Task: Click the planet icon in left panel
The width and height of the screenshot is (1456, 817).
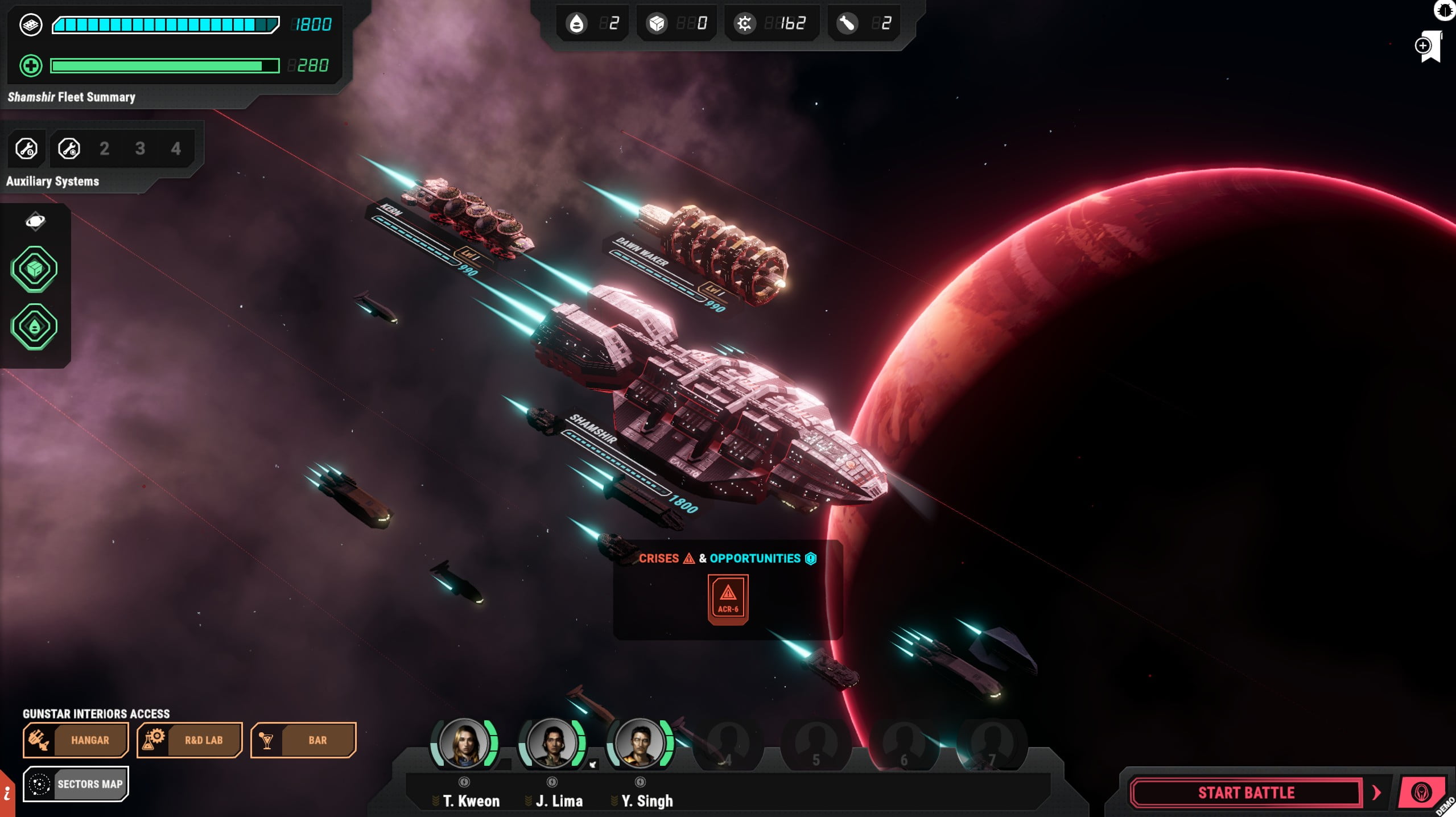Action: pyautogui.click(x=35, y=221)
